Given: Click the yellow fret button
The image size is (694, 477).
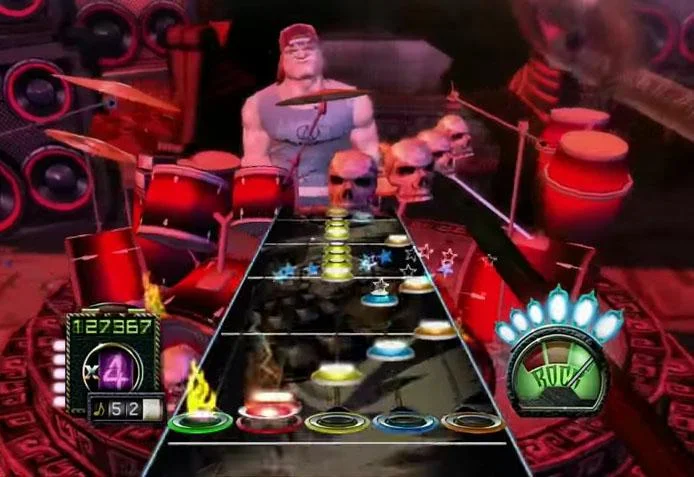Looking at the screenshot, I should point(337,423).
